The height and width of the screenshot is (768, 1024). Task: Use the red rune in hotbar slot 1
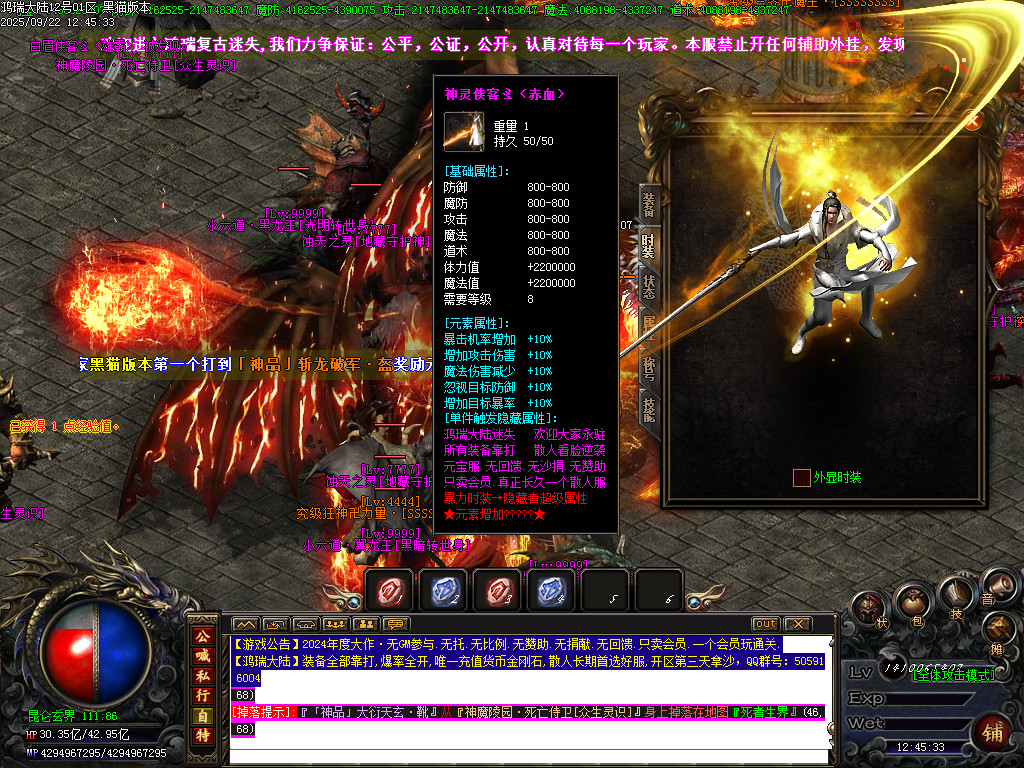click(x=389, y=591)
